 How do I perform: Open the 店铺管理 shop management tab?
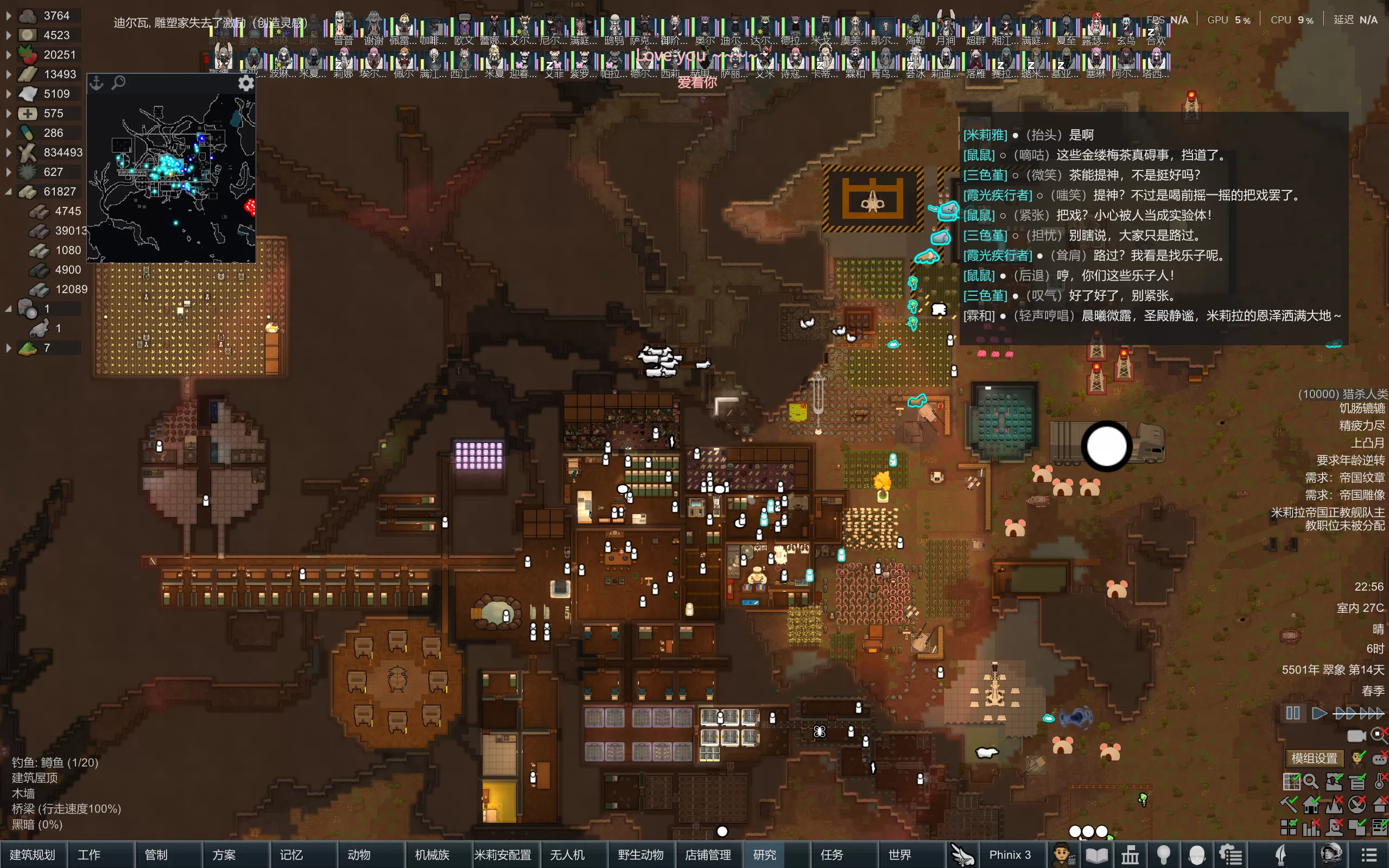[x=708, y=855]
